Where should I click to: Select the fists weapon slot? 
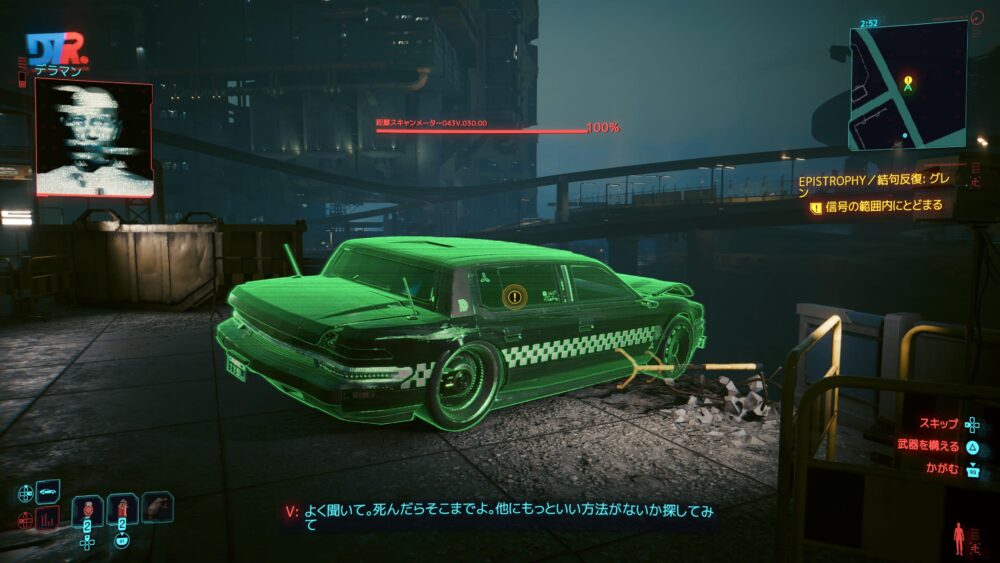coord(157,507)
